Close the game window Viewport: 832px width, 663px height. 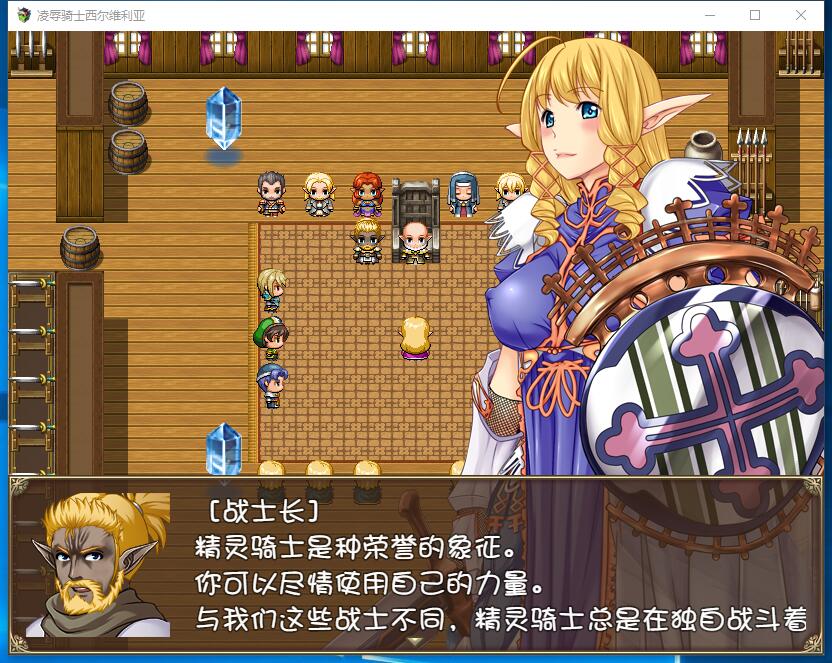point(801,15)
